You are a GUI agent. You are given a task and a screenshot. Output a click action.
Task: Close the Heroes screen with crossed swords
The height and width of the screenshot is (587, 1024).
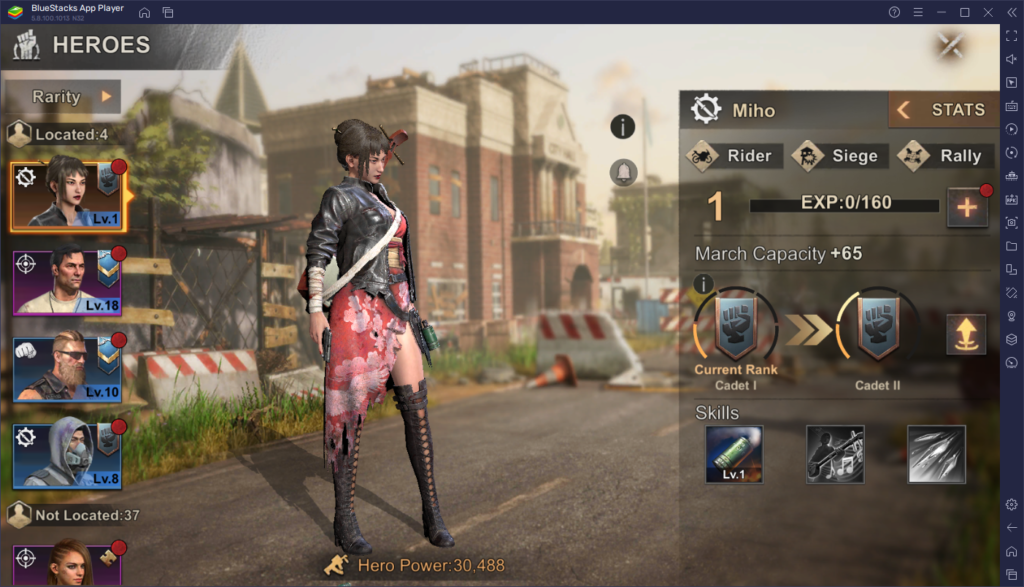pos(951,45)
